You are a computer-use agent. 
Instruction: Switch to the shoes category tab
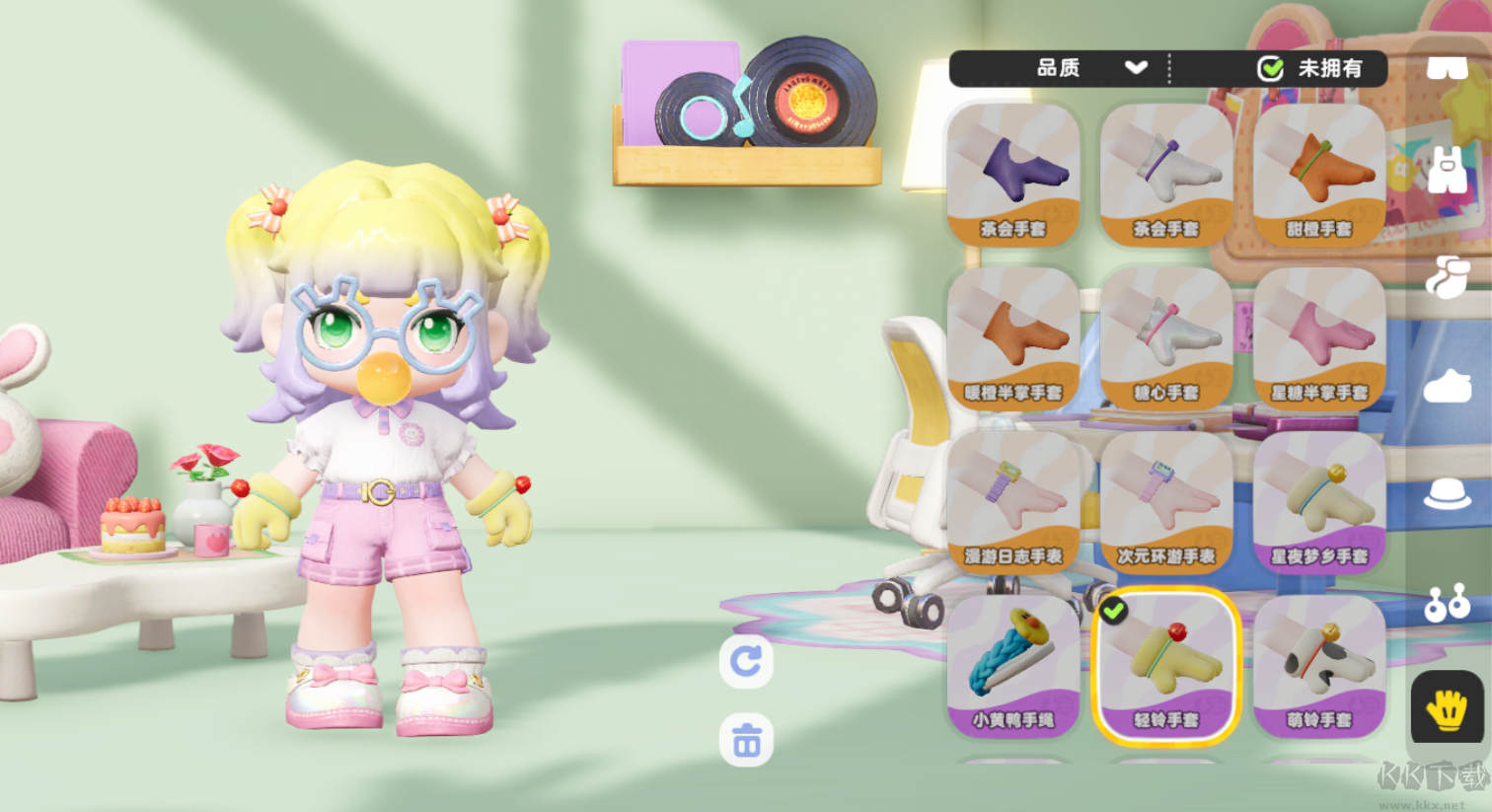pyautogui.click(x=1448, y=386)
